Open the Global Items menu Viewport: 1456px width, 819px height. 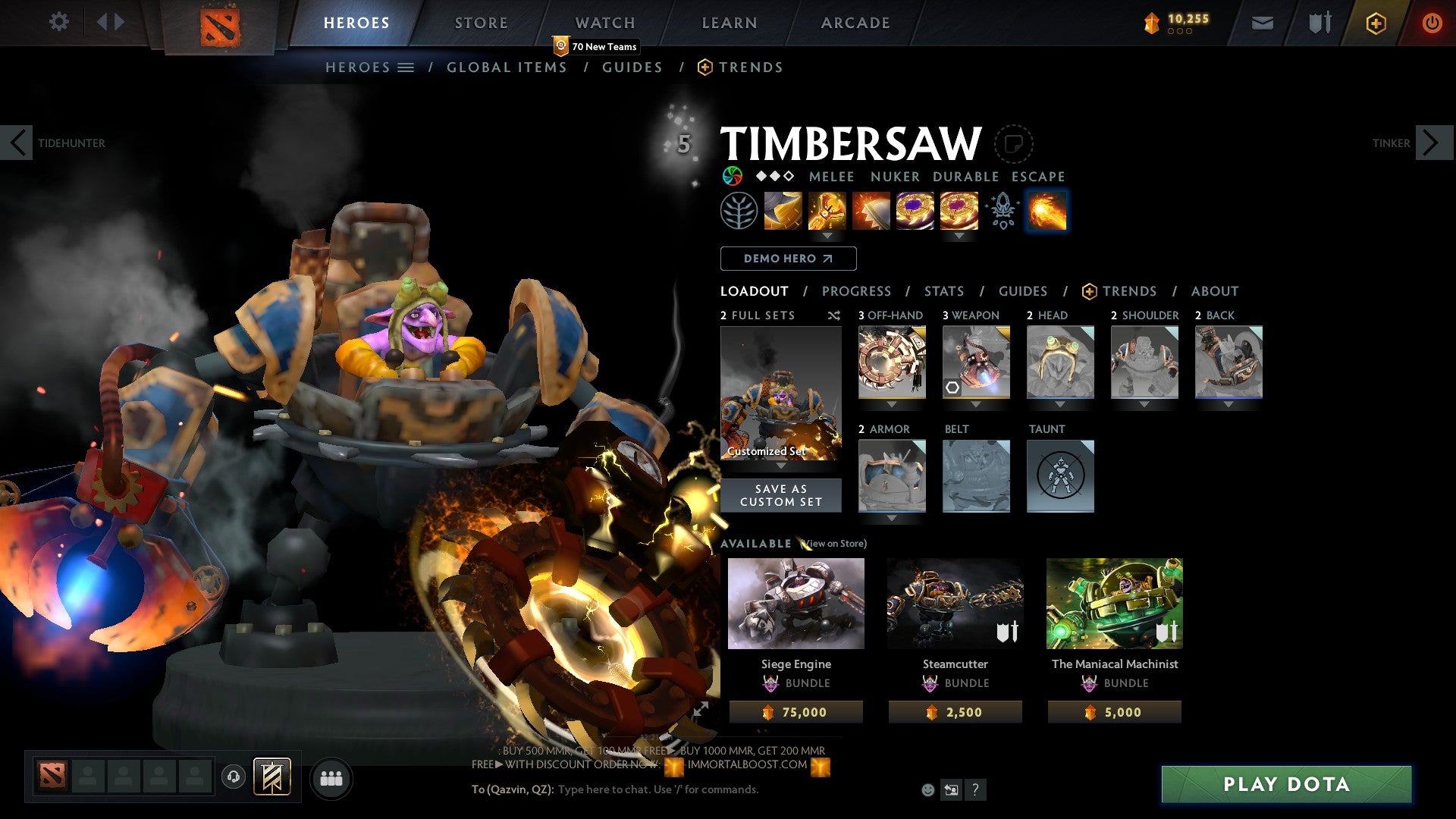click(507, 67)
